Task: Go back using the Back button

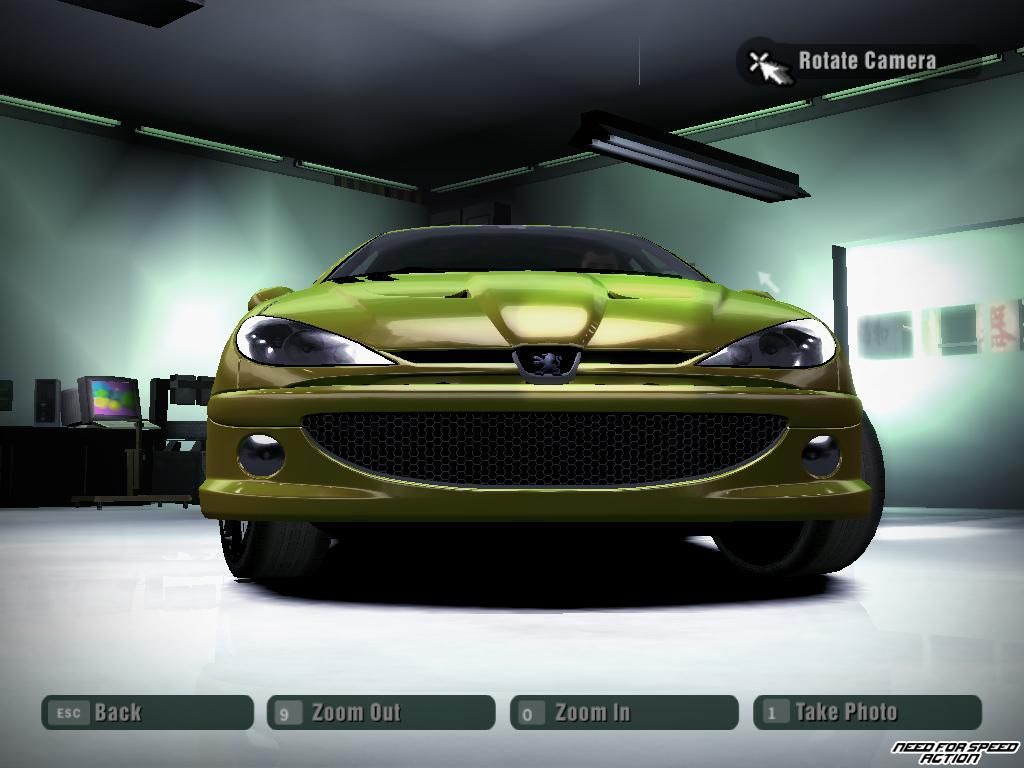Action: click(147, 712)
